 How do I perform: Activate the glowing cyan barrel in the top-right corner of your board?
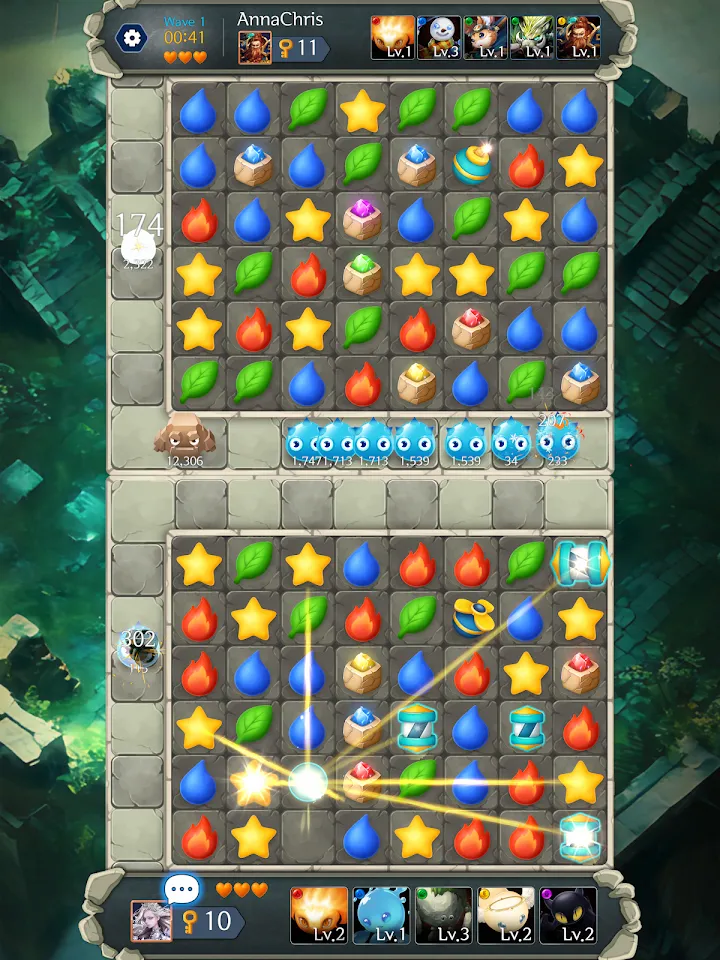pyautogui.click(x=579, y=564)
